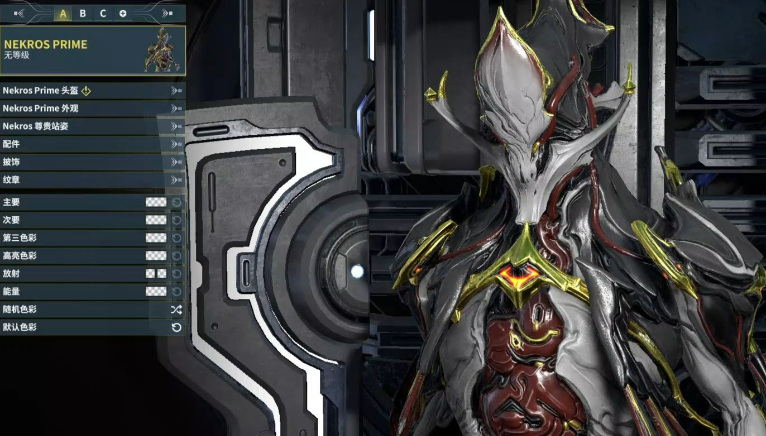Switch to appearance config A tab
This screenshot has width=766, height=436.
63,14
